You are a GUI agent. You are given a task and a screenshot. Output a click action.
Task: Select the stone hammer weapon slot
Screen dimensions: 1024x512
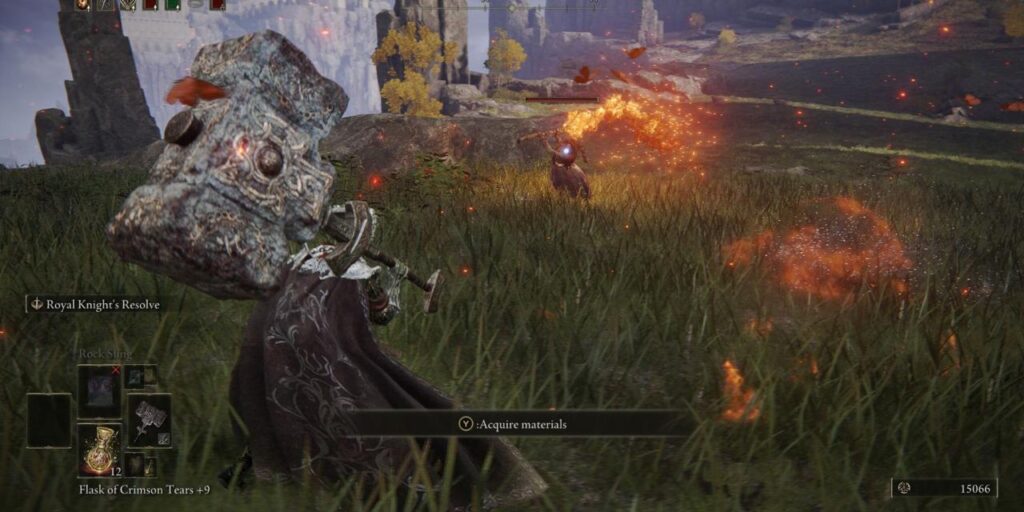[x=149, y=419]
